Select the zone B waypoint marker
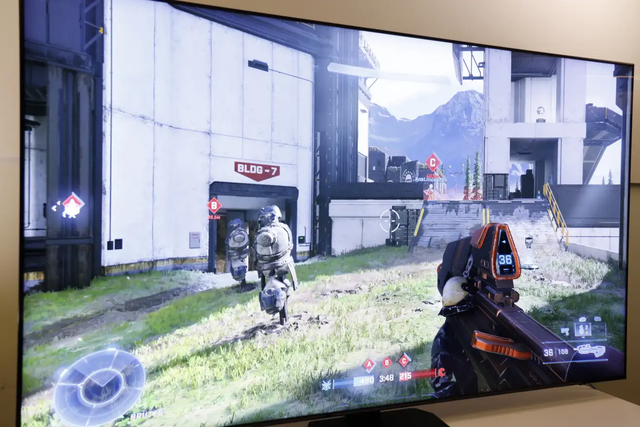640x427 pixels. point(214,205)
